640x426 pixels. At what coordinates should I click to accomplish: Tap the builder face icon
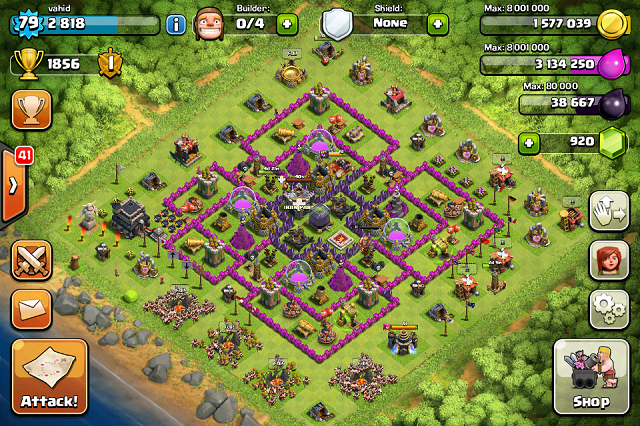pyautogui.click(x=210, y=22)
